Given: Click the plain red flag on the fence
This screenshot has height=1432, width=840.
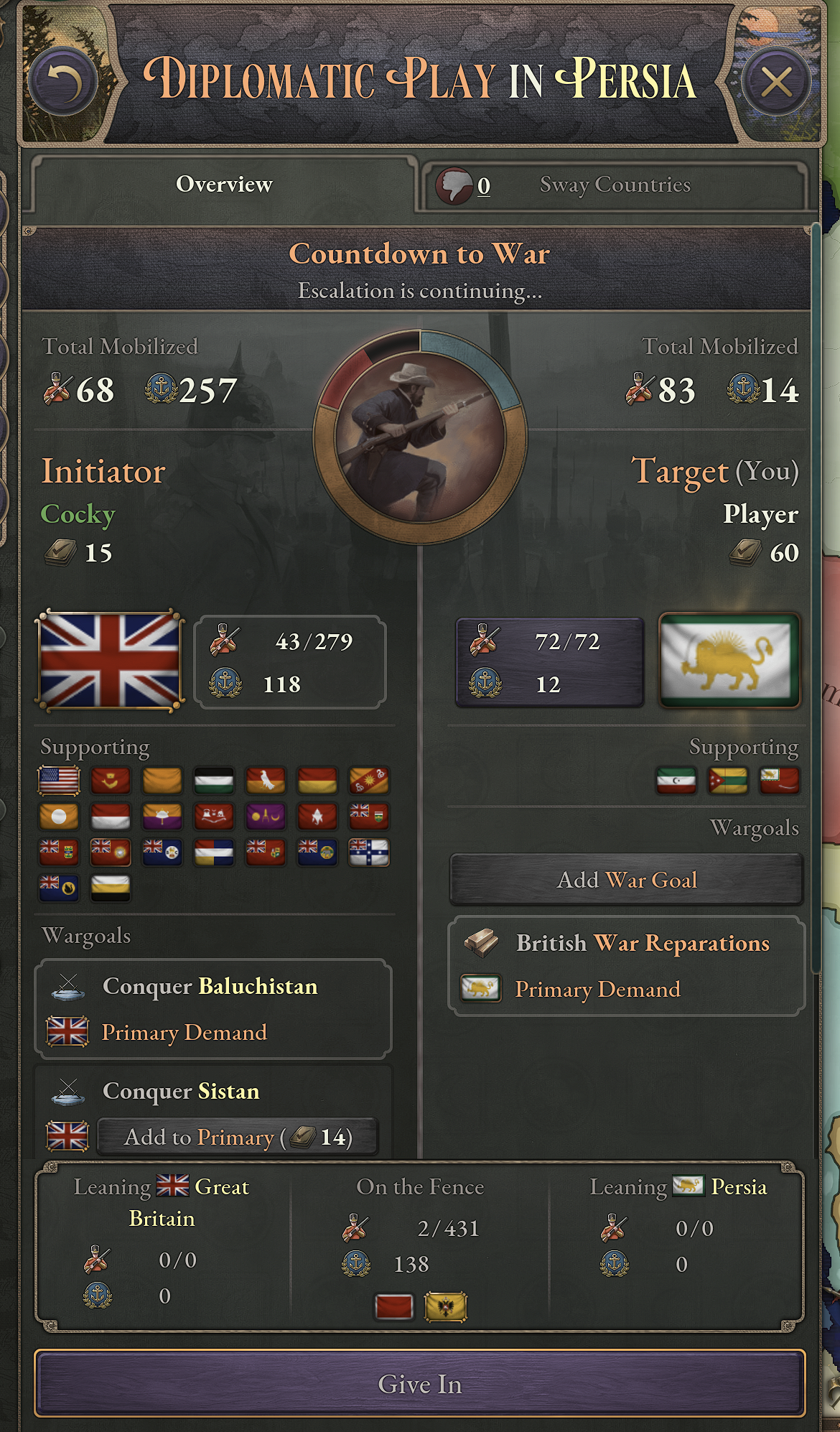Looking at the screenshot, I should tap(394, 1307).
